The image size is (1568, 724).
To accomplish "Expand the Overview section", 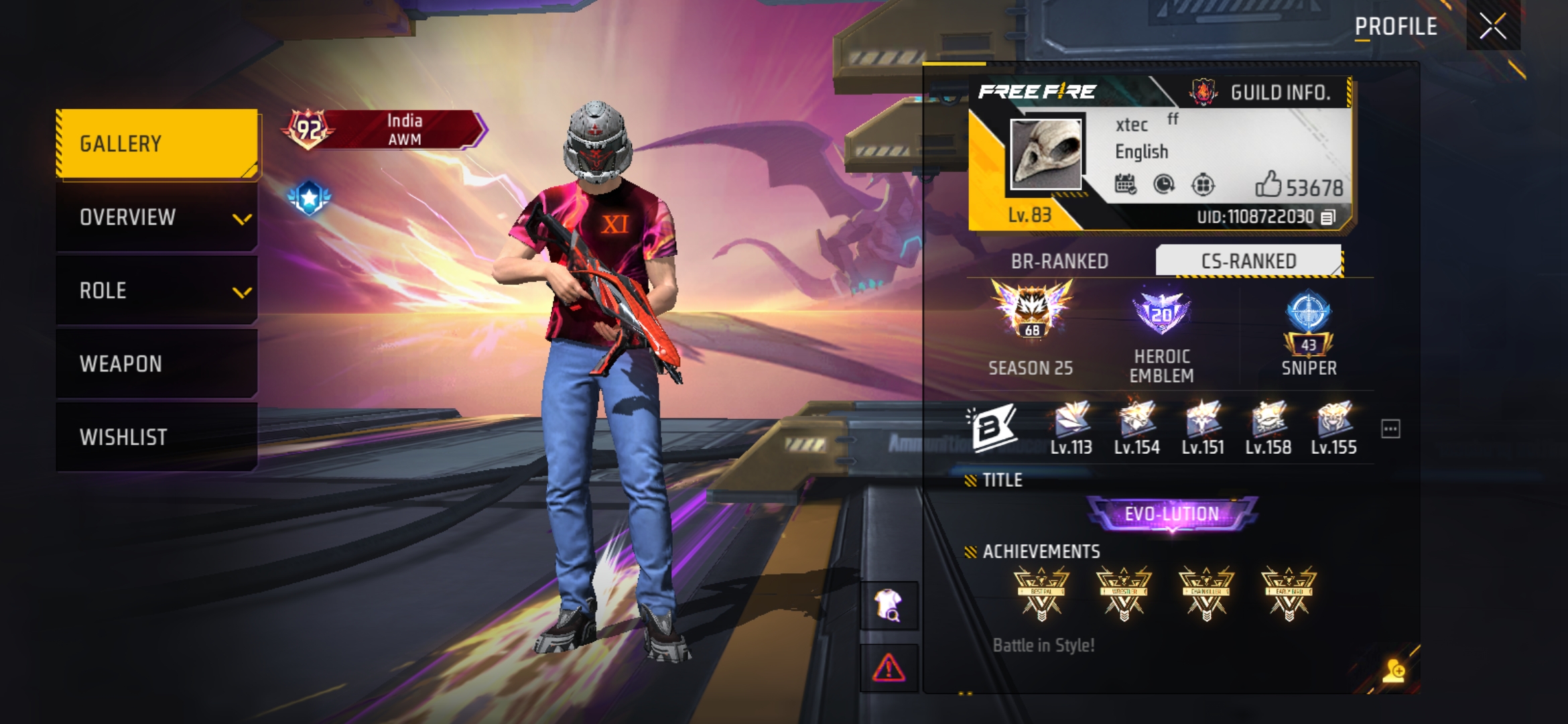I will [157, 217].
